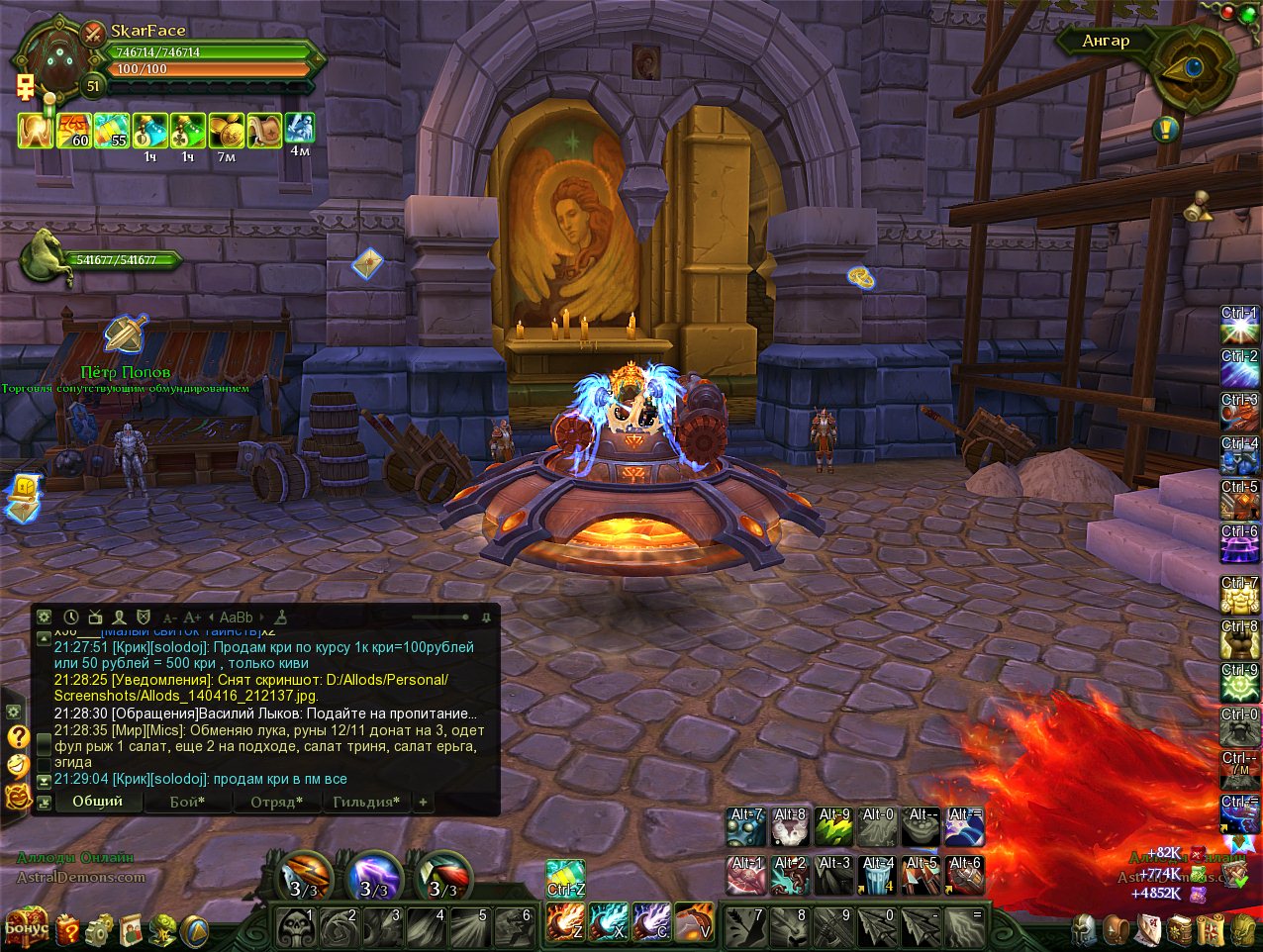Open the helmet character equipment icon

coord(1086,929)
